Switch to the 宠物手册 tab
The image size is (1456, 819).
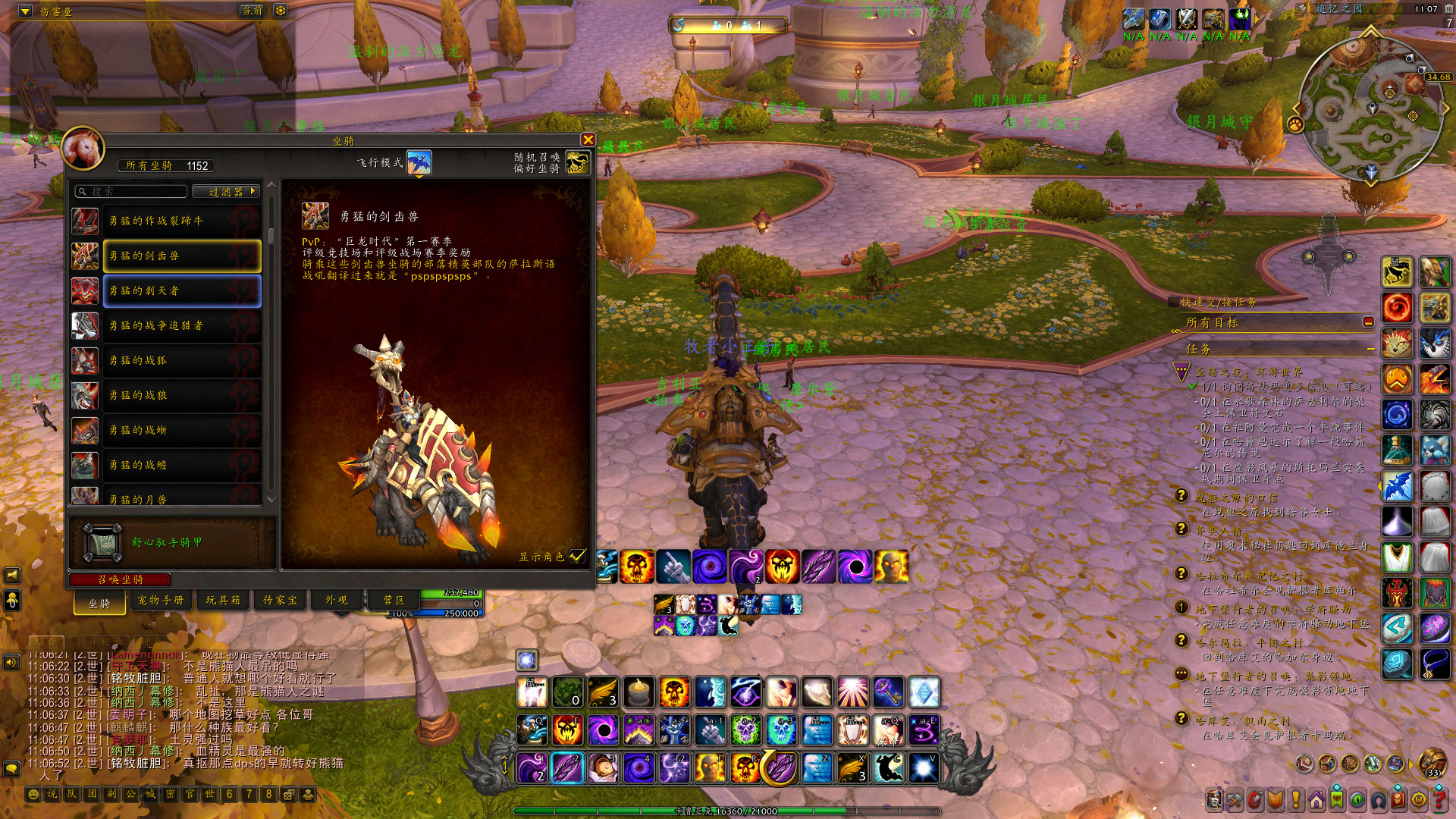point(160,600)
